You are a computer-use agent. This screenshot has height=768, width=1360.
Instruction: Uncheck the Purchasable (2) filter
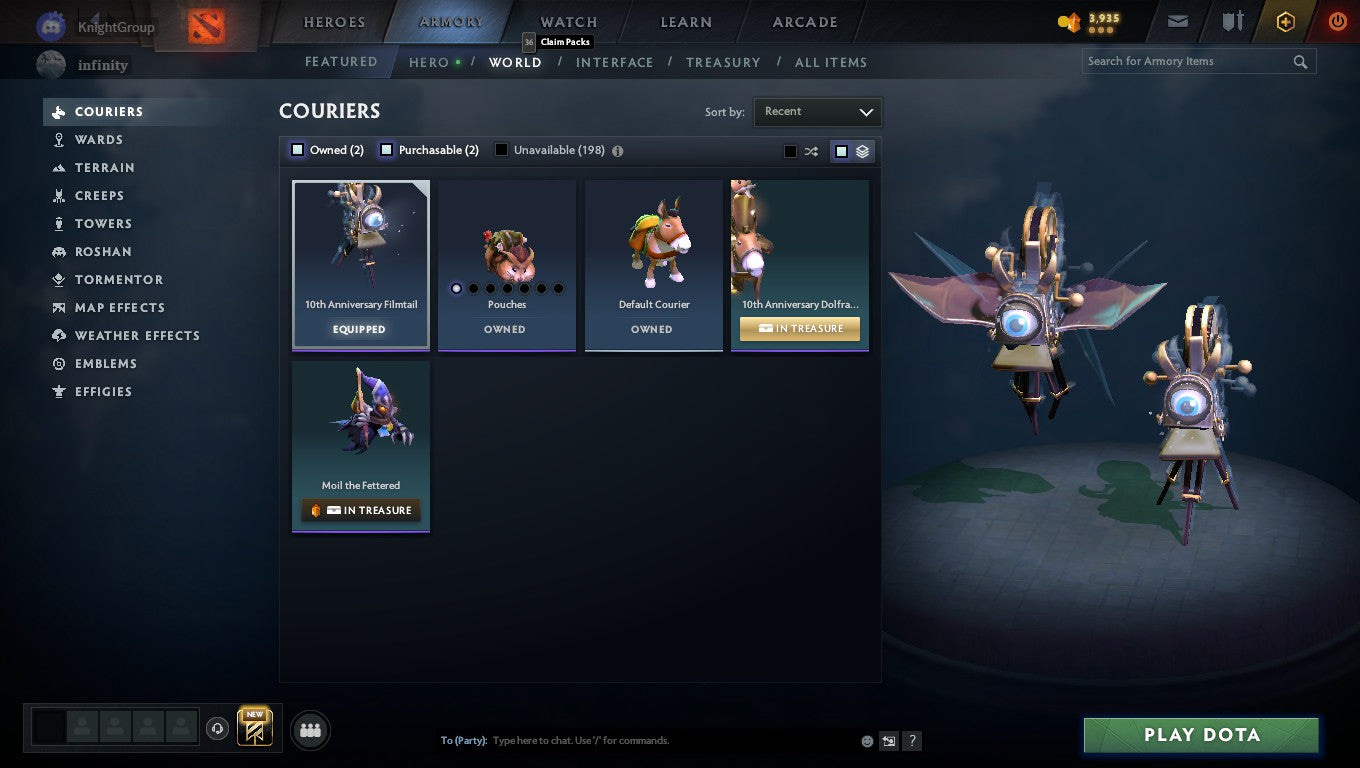click(x=386, y=148)
